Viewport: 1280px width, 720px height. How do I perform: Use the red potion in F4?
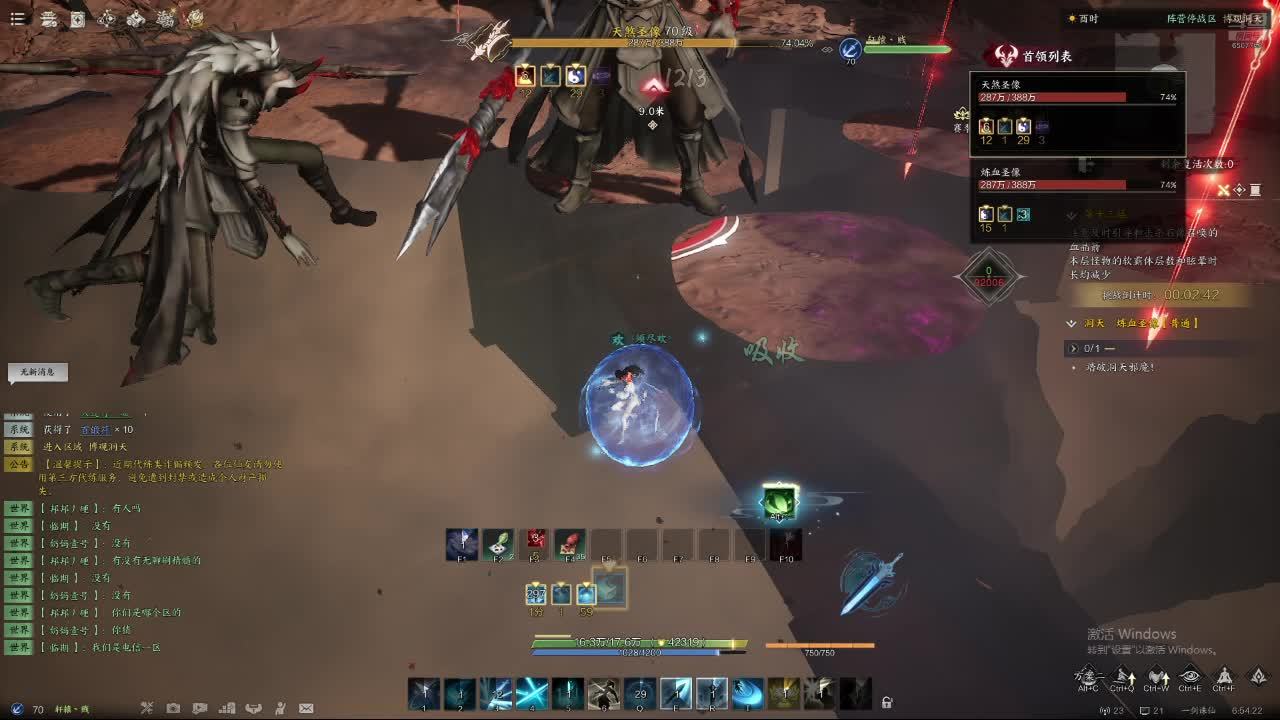click(x=569, y=544)
